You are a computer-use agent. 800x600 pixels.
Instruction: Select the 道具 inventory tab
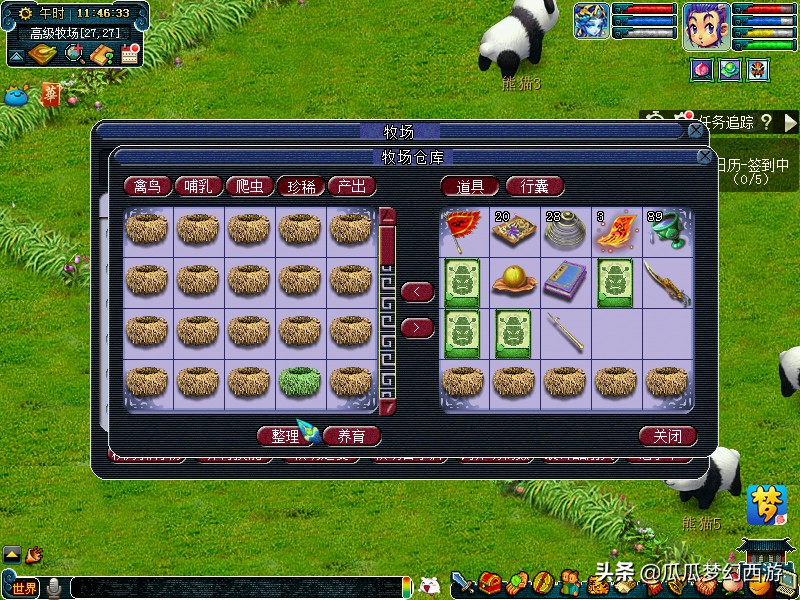click(x=470, y=186)
